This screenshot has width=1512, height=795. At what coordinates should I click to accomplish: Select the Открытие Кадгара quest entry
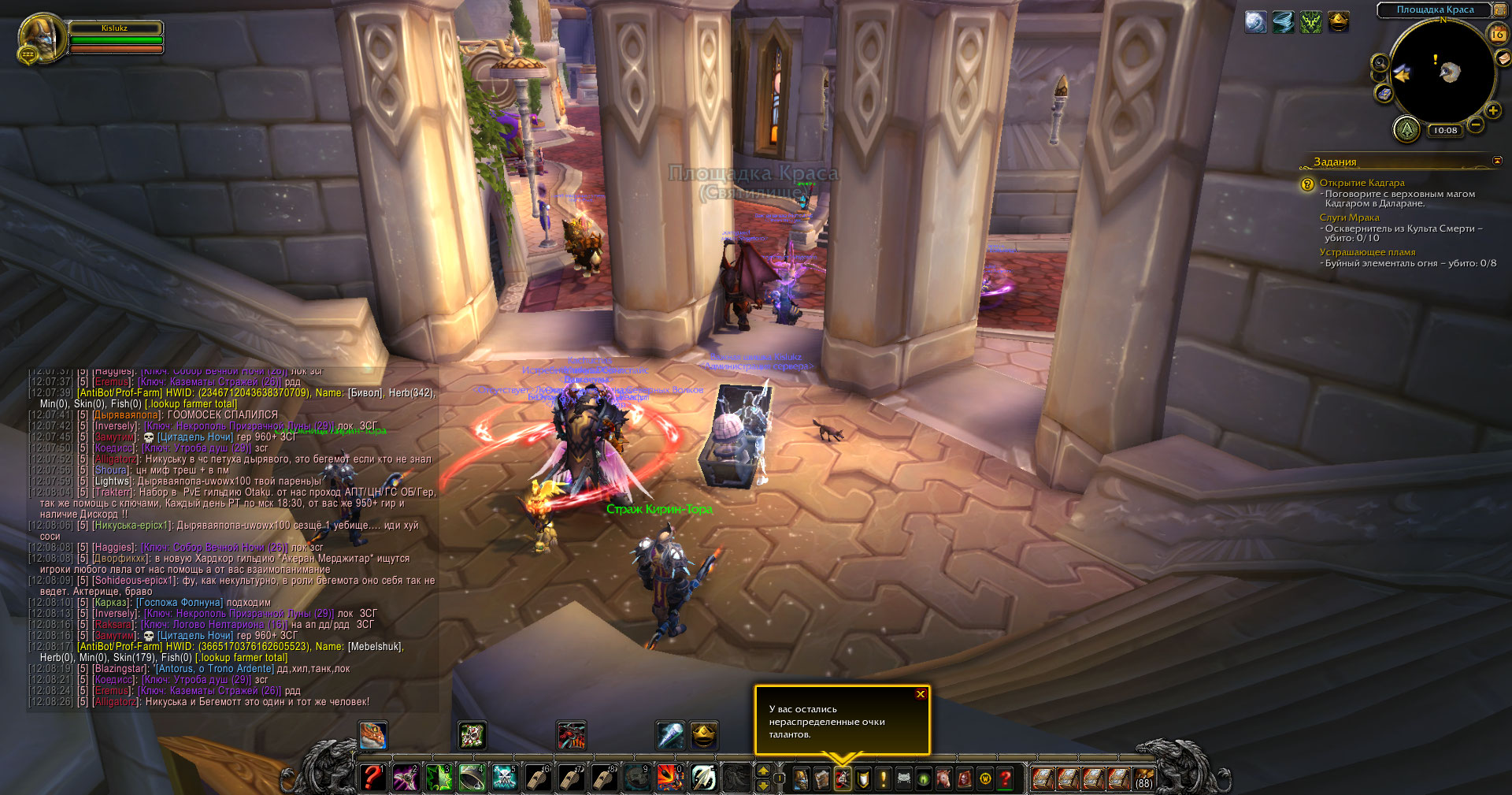click(1362, 183)
